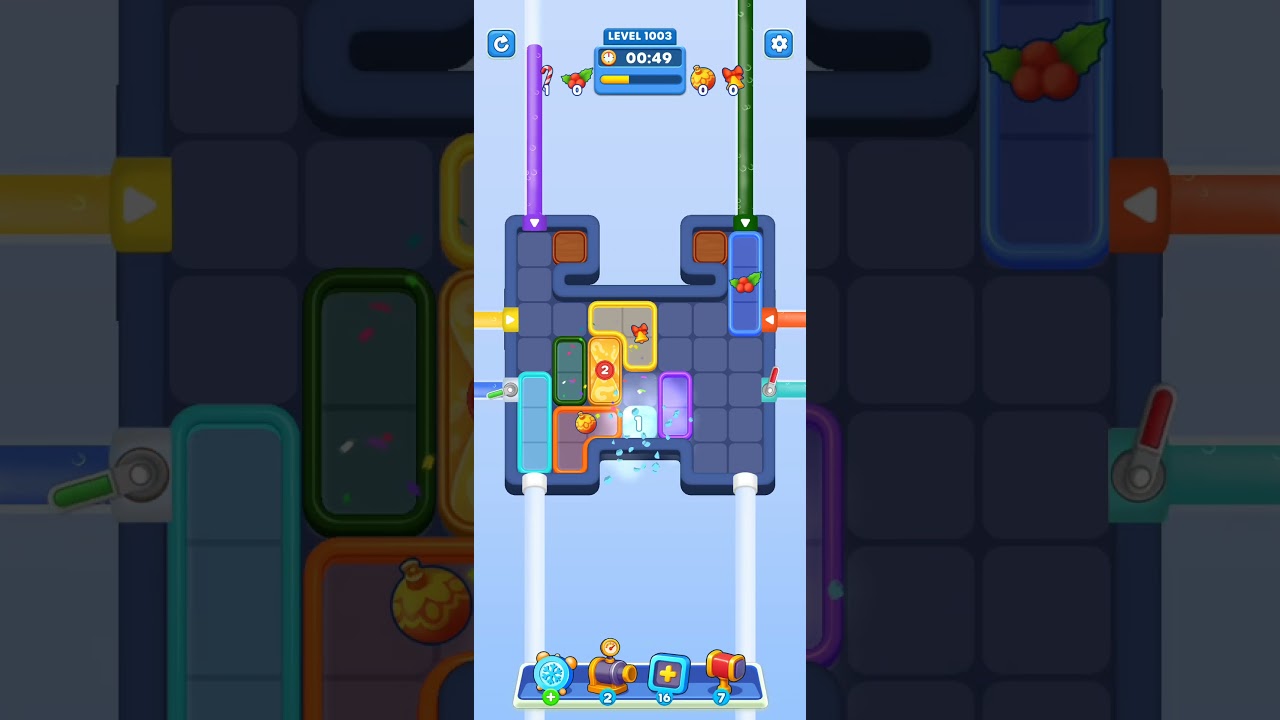Select the candy cane counter icon
This screenshot has width=1280, height=720.
click(546, 74)
